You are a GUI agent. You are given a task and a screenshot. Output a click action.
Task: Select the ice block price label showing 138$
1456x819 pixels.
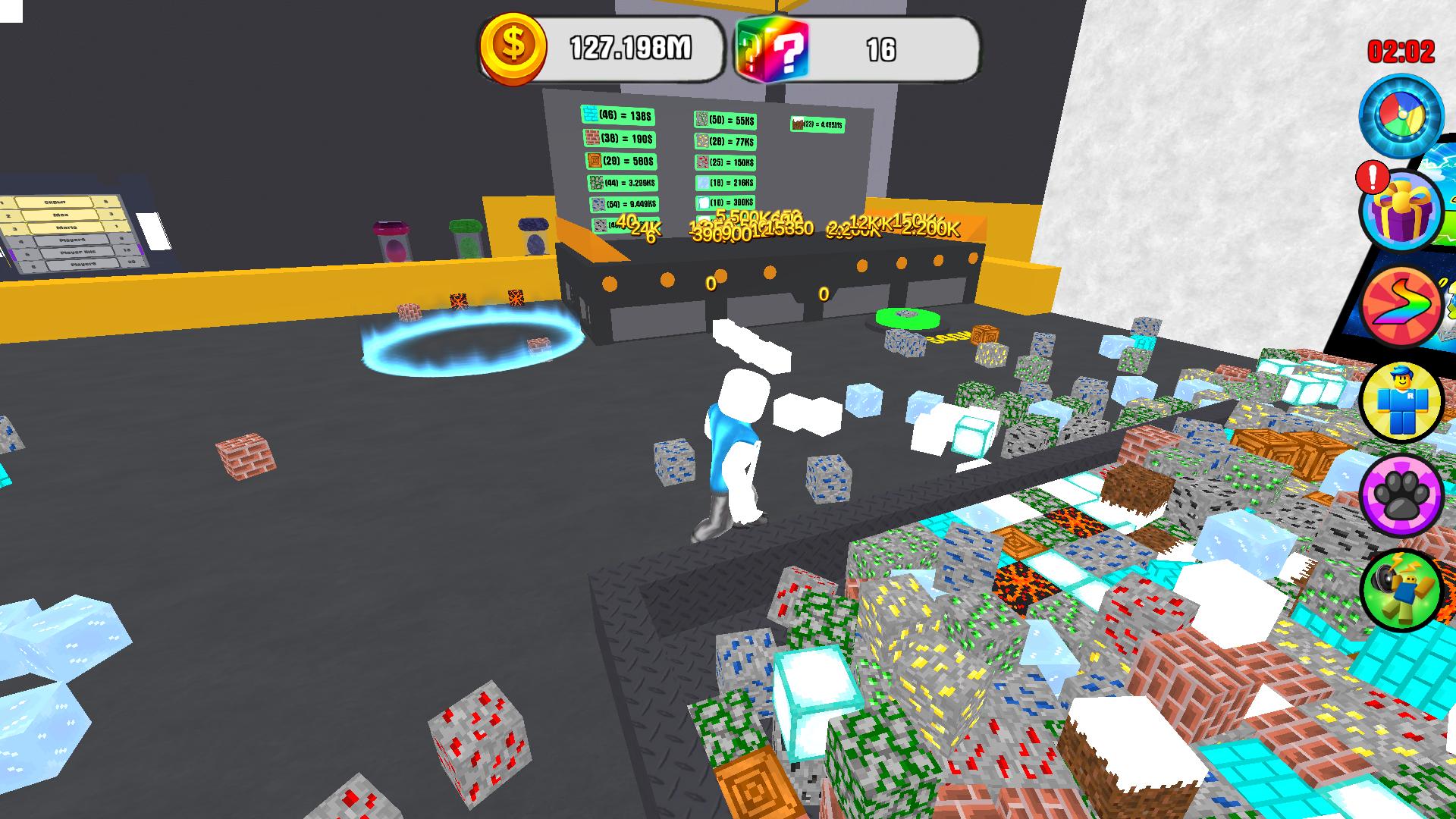click(x=620, y=115)
